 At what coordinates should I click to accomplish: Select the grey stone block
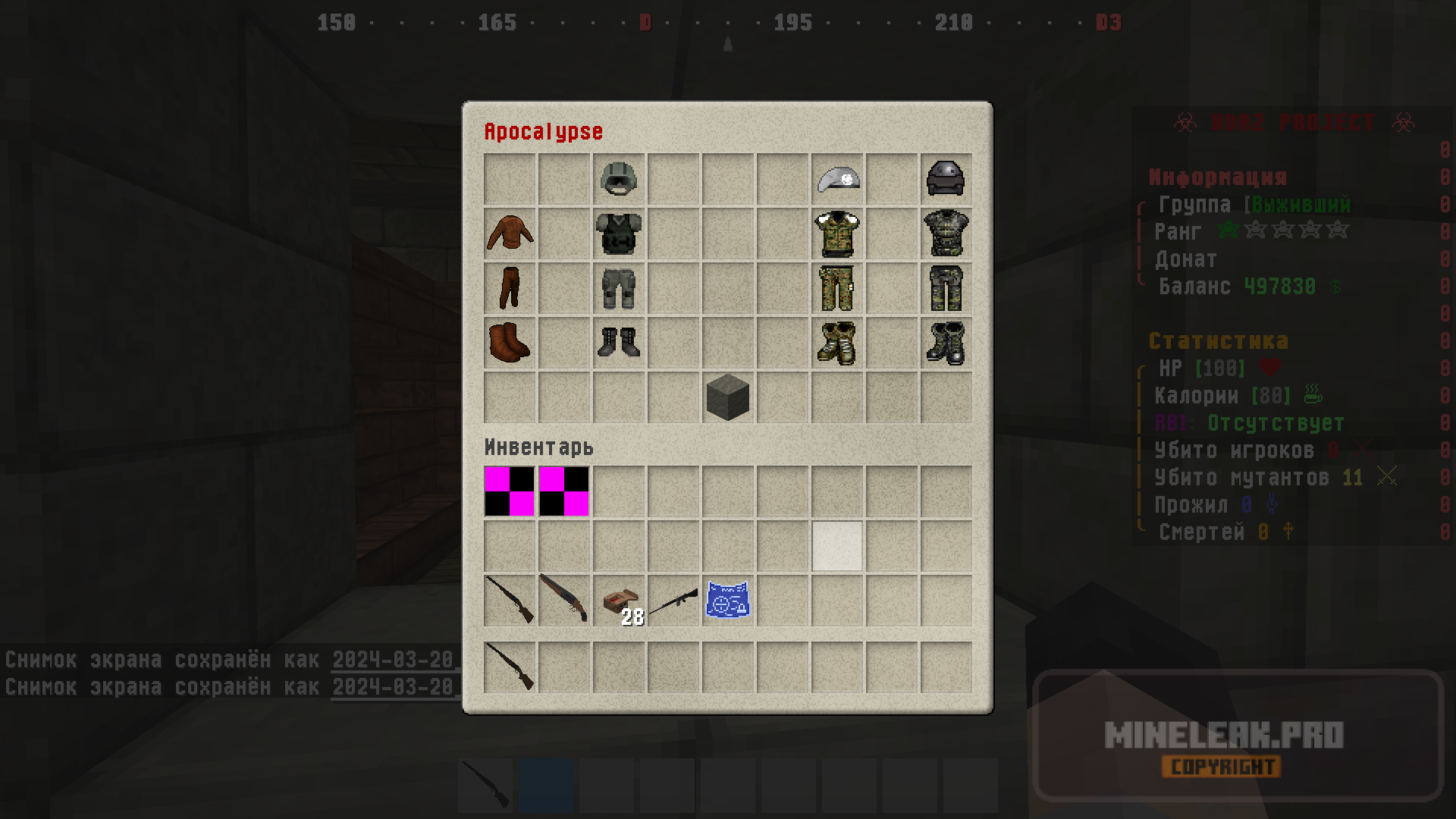tap(728, 397)
